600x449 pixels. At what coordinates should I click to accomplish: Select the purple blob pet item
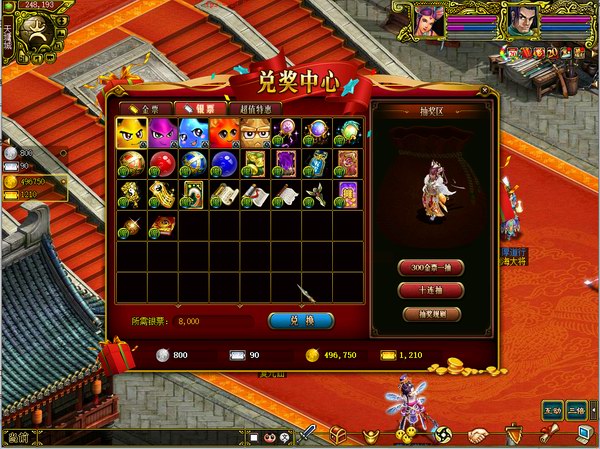pyautogui.click(x=162, y=131)
